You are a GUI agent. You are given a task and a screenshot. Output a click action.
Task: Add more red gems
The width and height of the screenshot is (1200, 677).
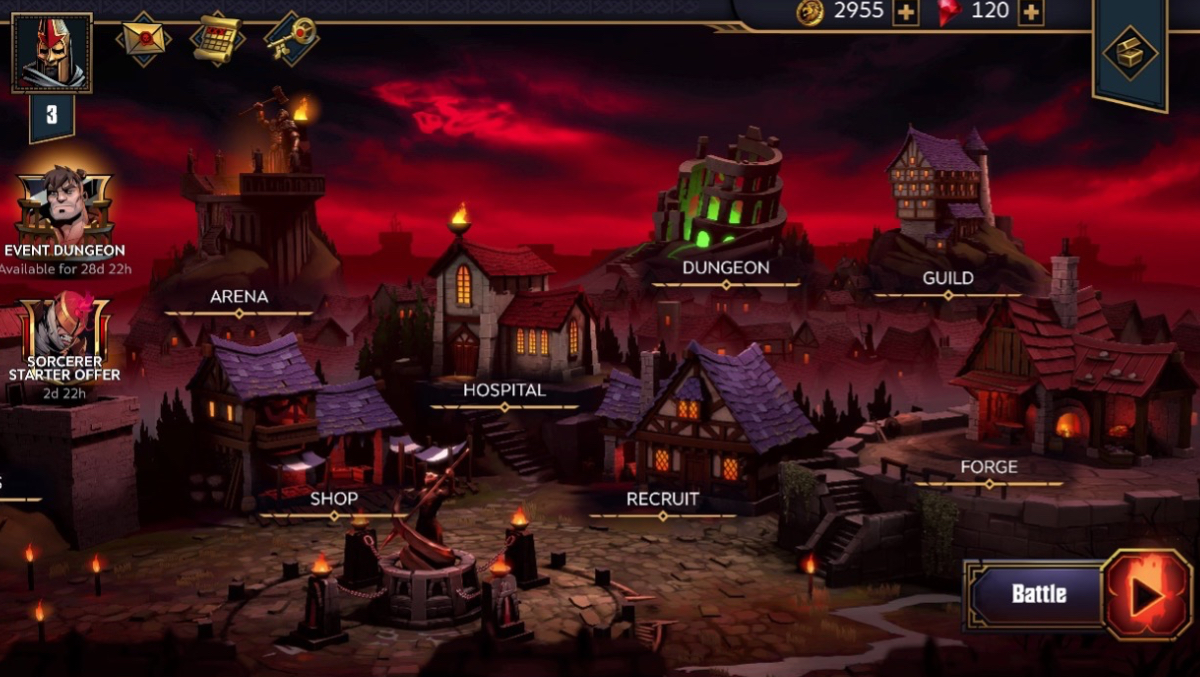(x=1030, y=12)
